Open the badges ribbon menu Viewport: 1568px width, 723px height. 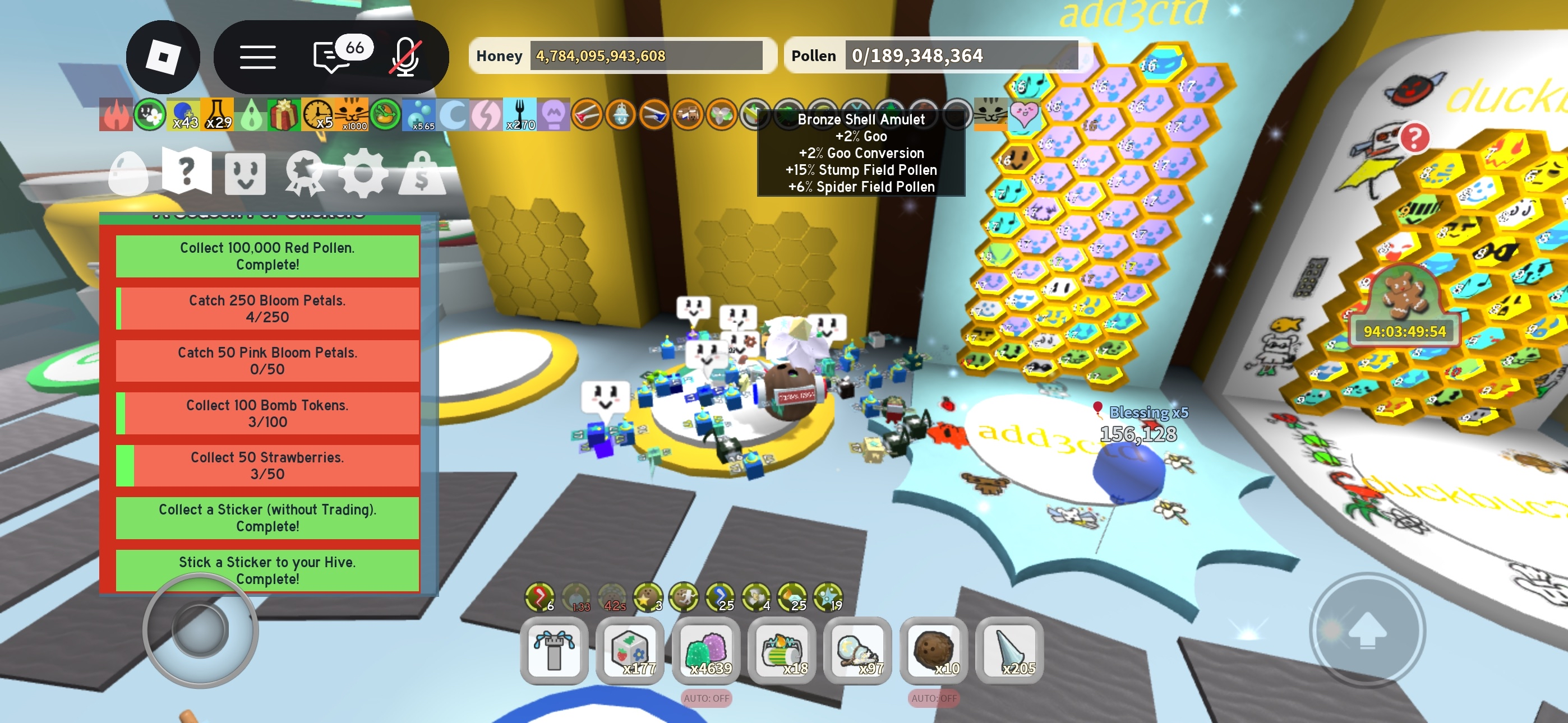pos(304,173)
